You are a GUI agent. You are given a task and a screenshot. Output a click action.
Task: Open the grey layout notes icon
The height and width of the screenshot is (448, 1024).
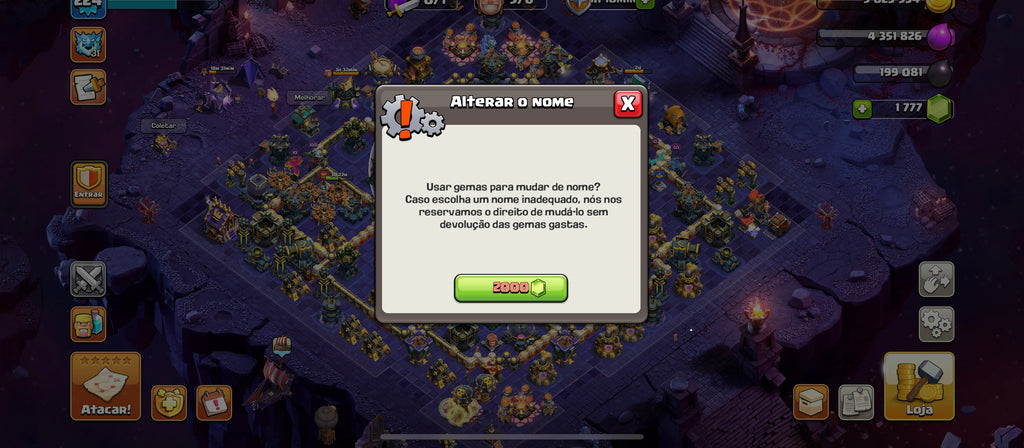(x=856, y=402)
